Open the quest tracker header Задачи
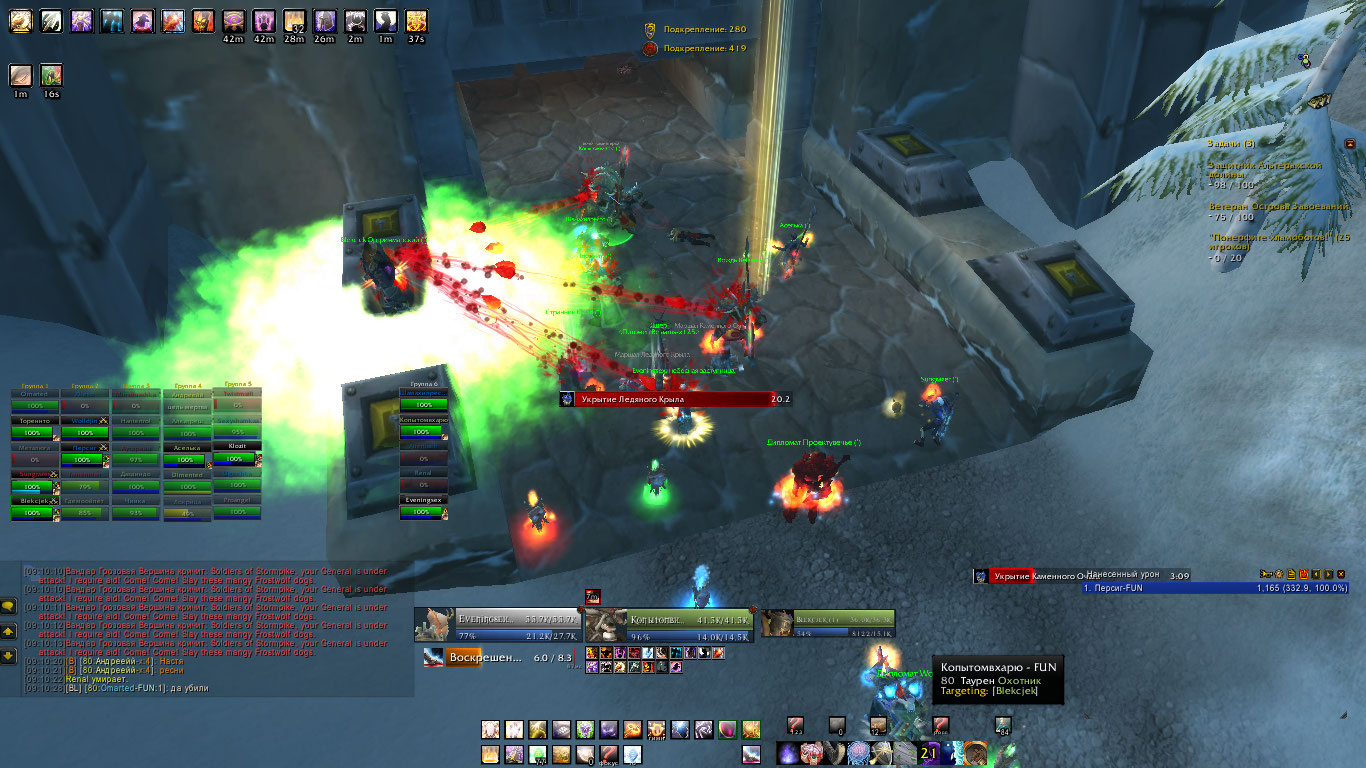Image resolution: width=1366 pixels, height=768 pixels. click(1231, 144)
